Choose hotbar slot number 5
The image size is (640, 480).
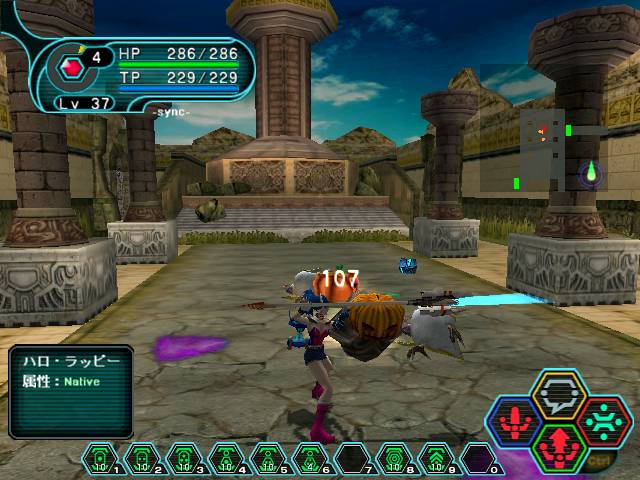268,457
